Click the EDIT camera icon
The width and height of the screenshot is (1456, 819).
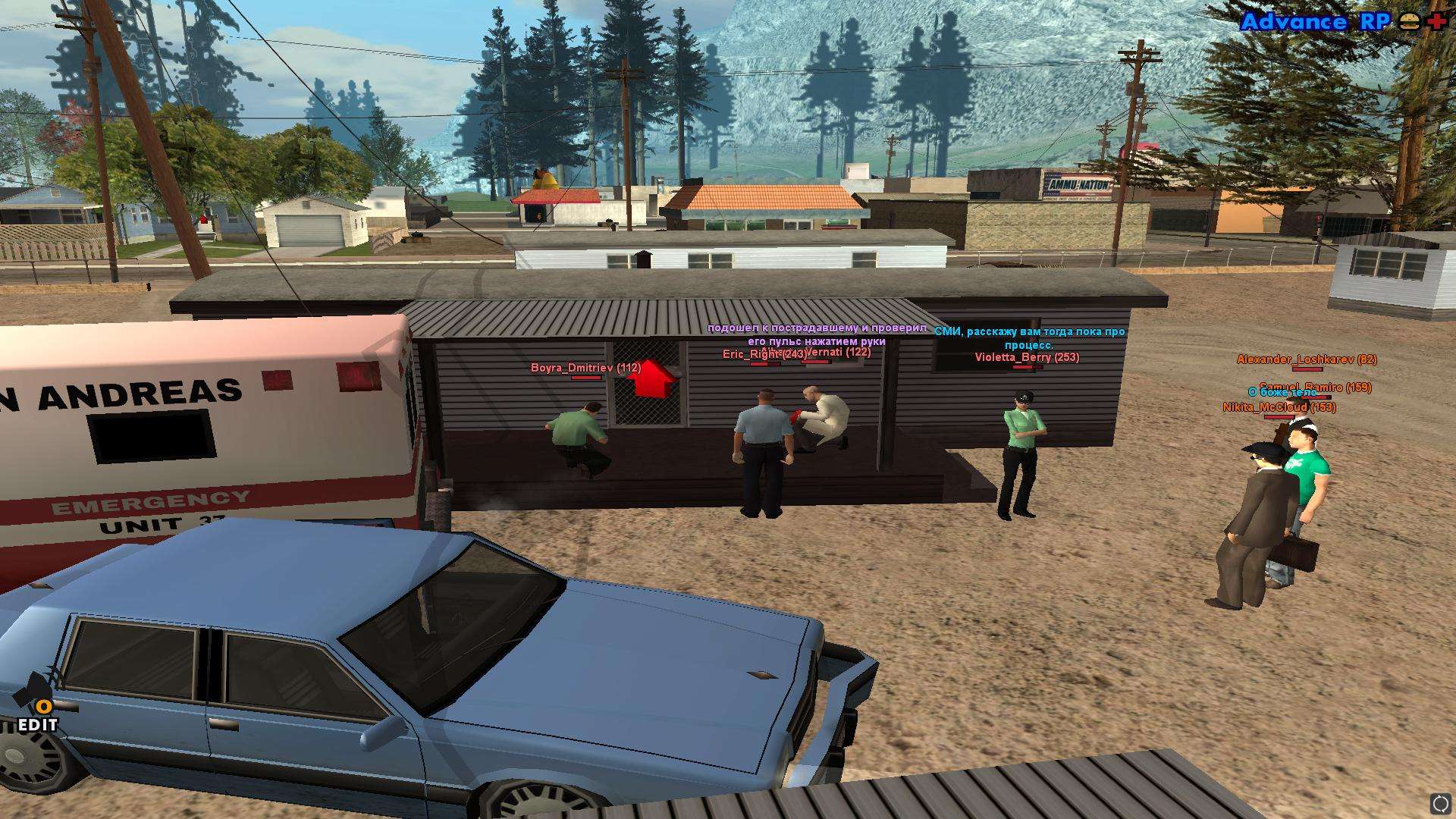coord(36,701)
